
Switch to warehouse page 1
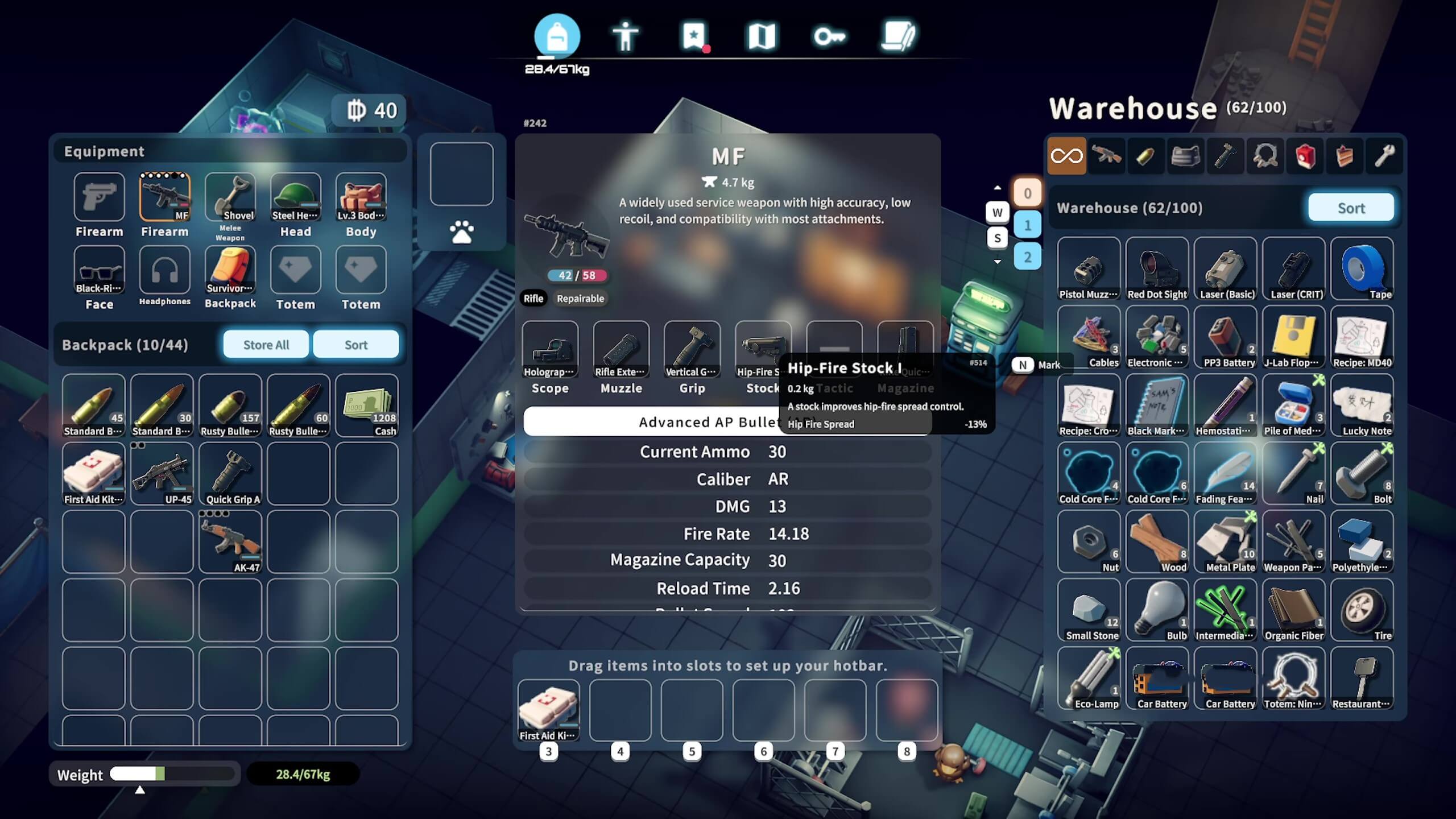point(1027,225)
